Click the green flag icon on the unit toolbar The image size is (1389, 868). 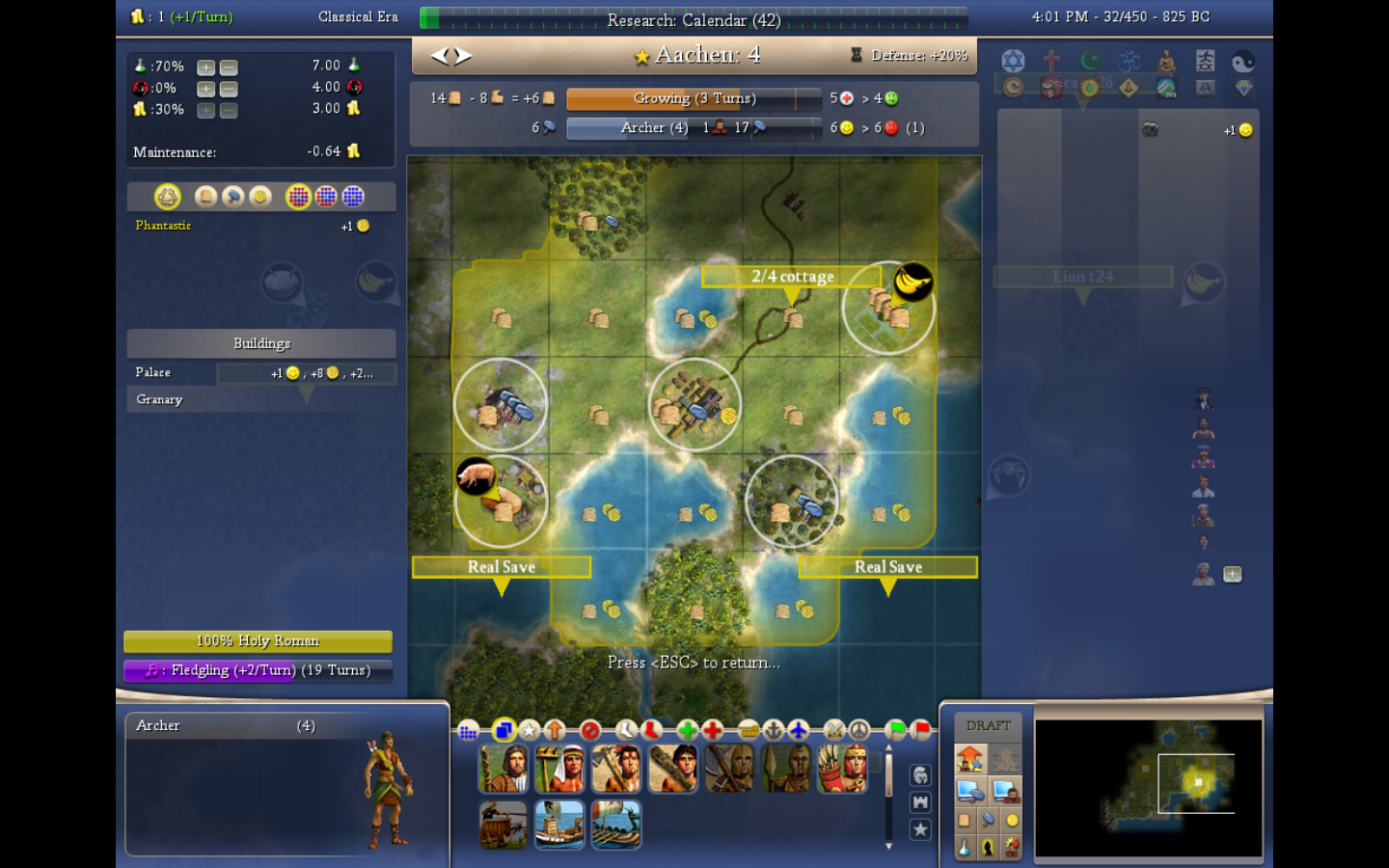tap(896, 730)
